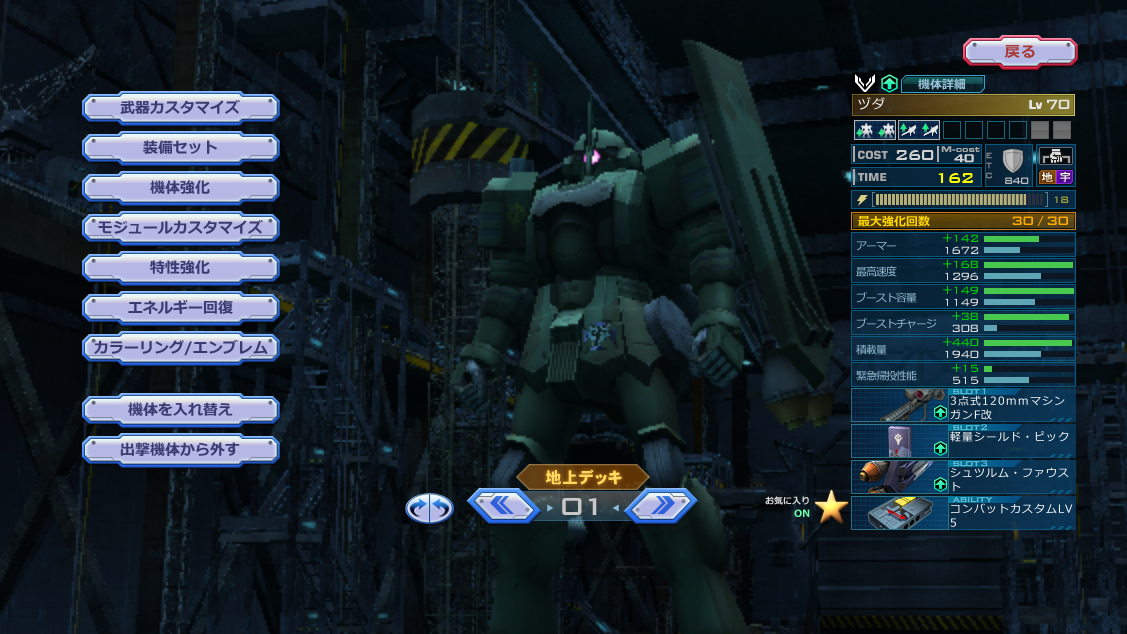Go to next deck with right arrow
1127x634 pixels.
coord(661,506)
